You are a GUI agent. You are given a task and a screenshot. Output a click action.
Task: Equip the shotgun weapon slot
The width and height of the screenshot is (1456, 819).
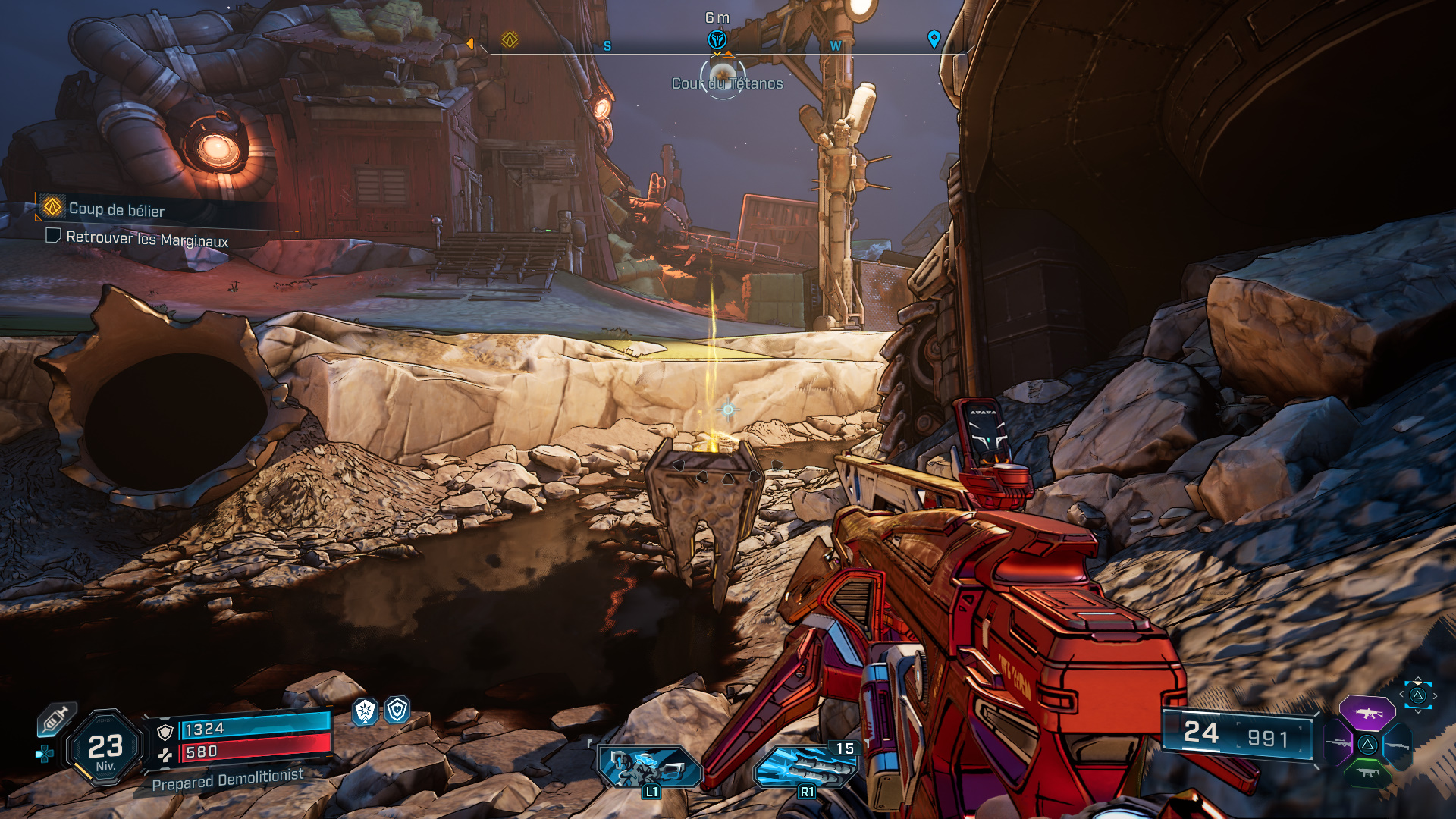[x=1397, y=746]
